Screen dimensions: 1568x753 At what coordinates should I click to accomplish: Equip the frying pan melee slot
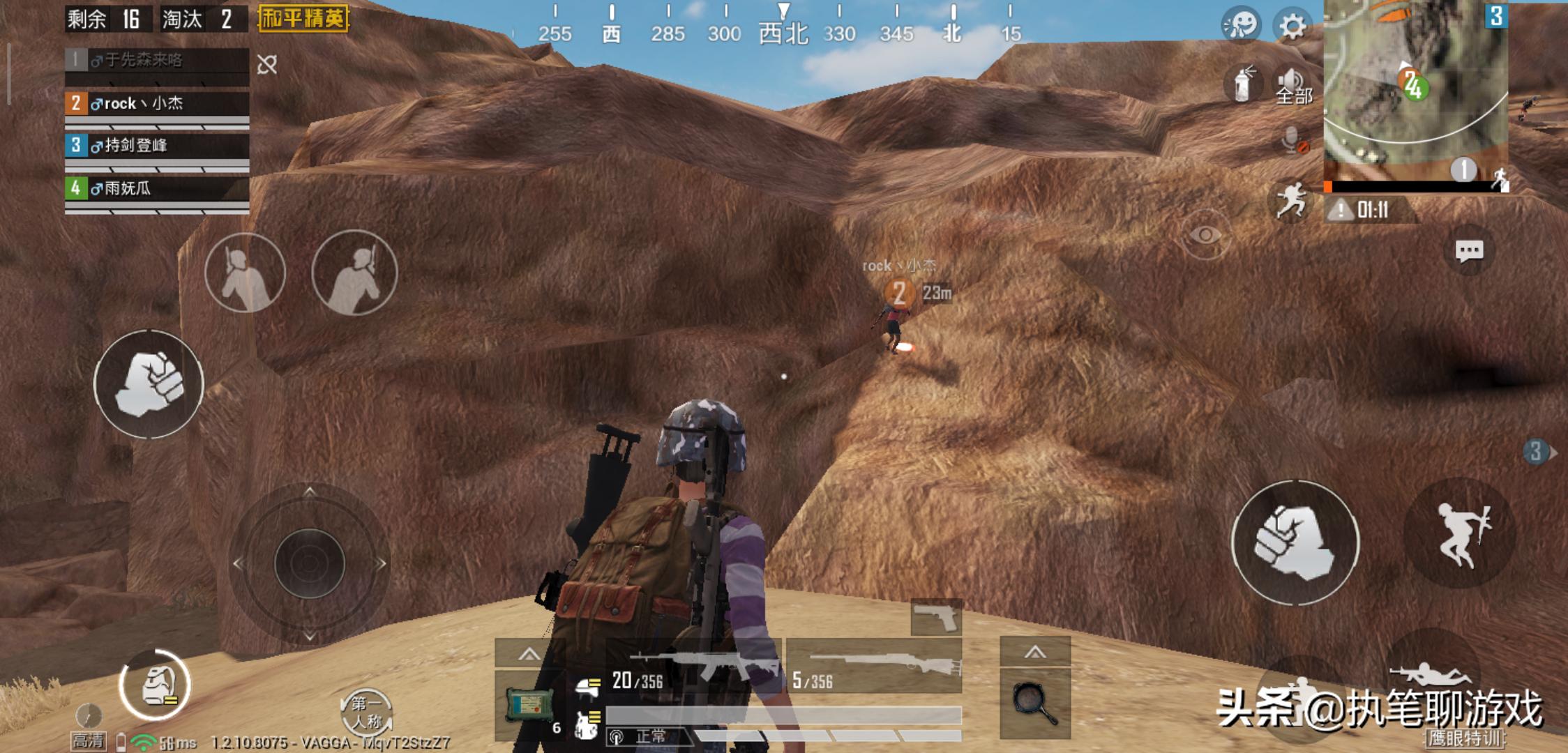pos(1035,702)
